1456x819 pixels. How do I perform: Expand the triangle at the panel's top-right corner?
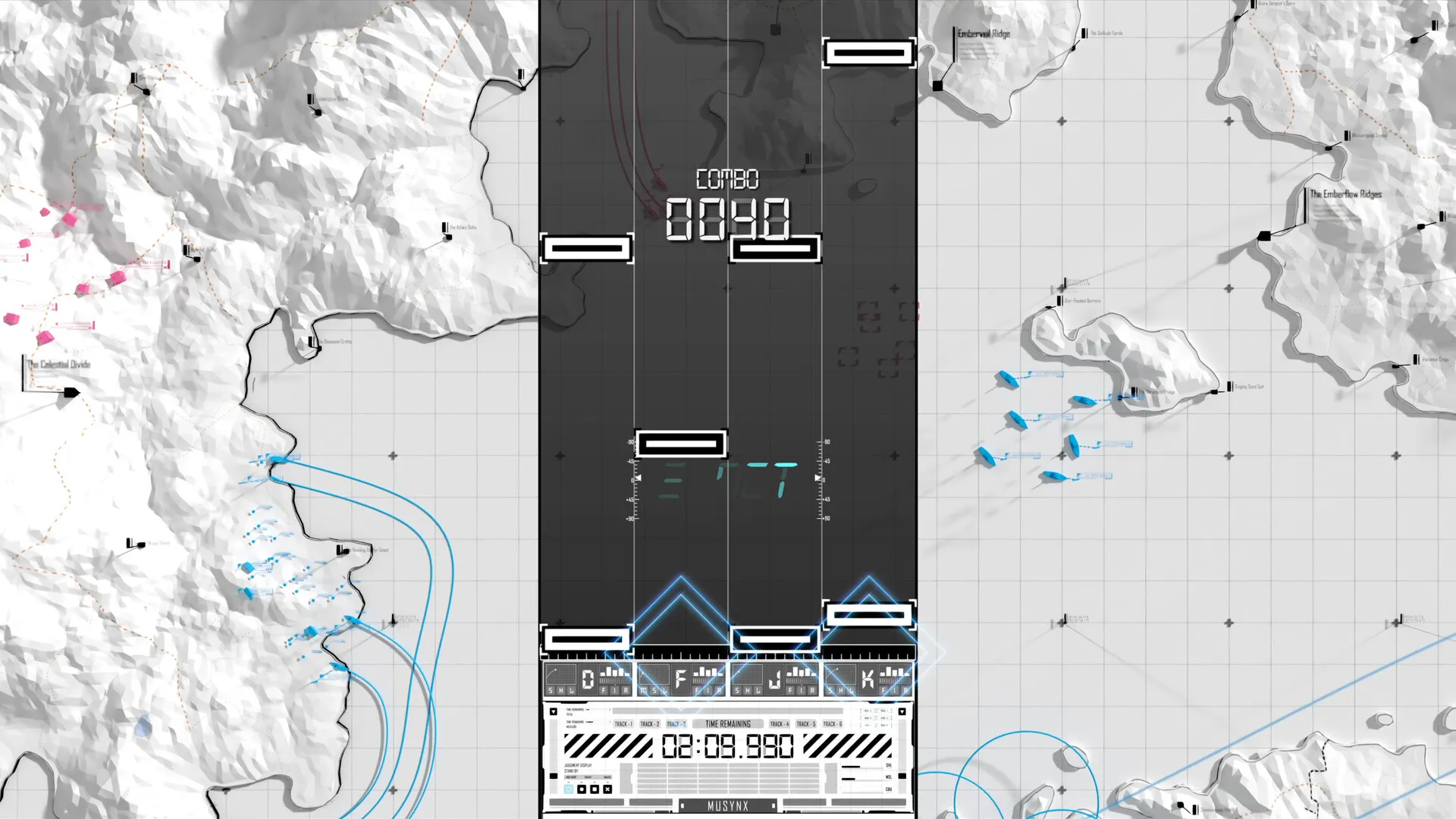(902, 712)
